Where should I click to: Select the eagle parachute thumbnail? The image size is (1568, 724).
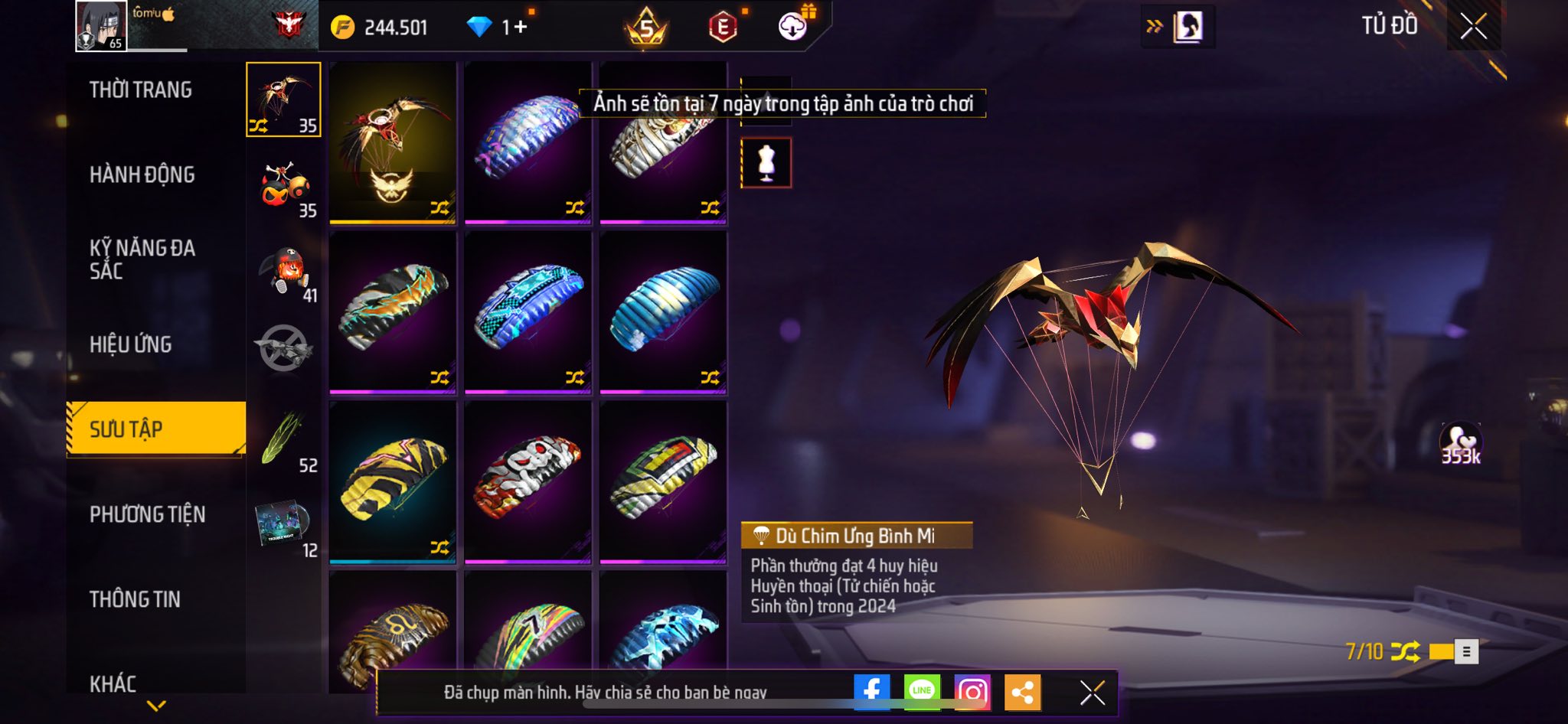tap(393, 142)
